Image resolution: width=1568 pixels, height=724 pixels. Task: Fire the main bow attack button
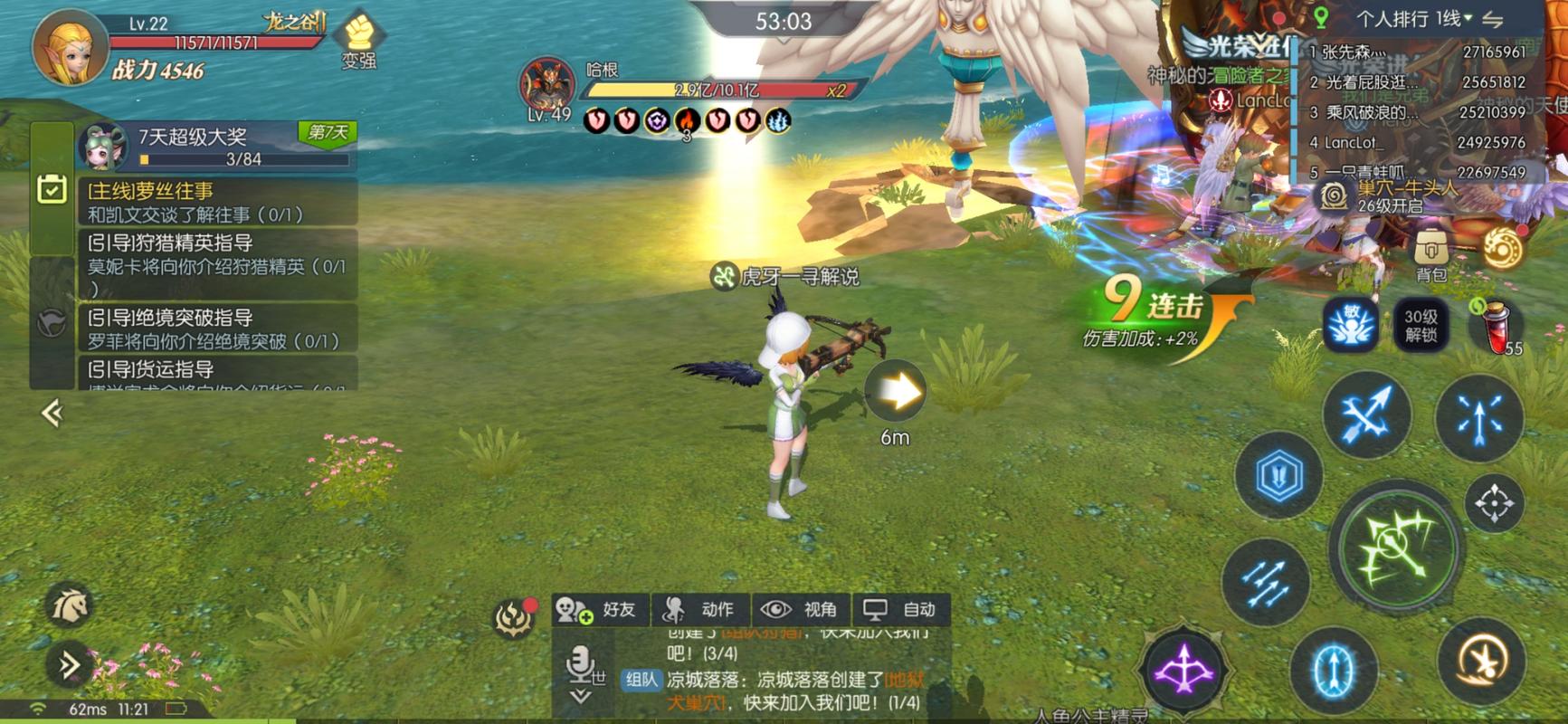[x=1398, y=547]
